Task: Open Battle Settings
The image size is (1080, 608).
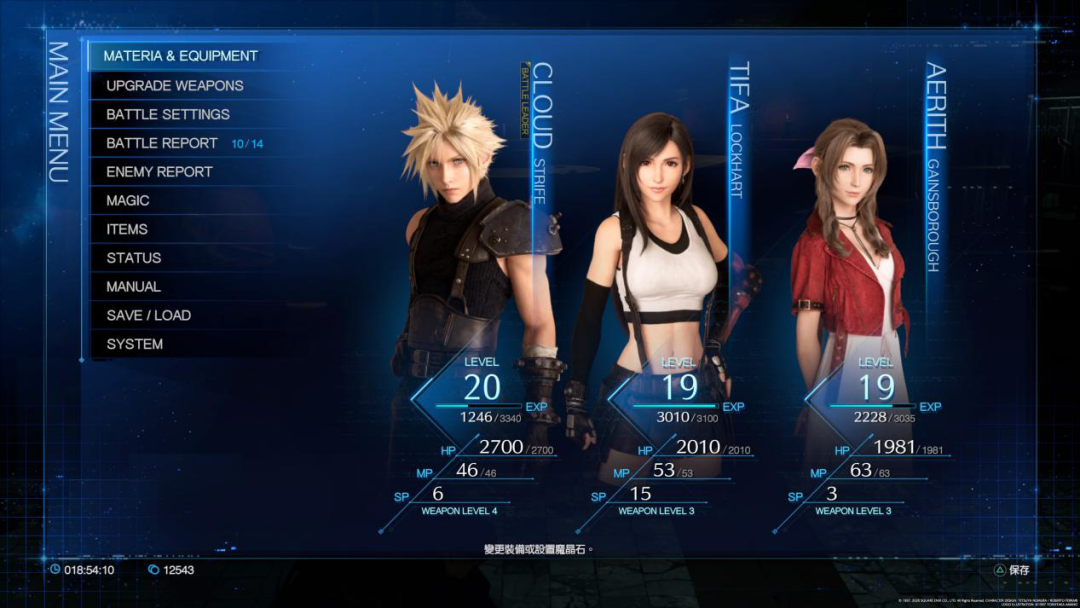Action: tap(168, 114)
